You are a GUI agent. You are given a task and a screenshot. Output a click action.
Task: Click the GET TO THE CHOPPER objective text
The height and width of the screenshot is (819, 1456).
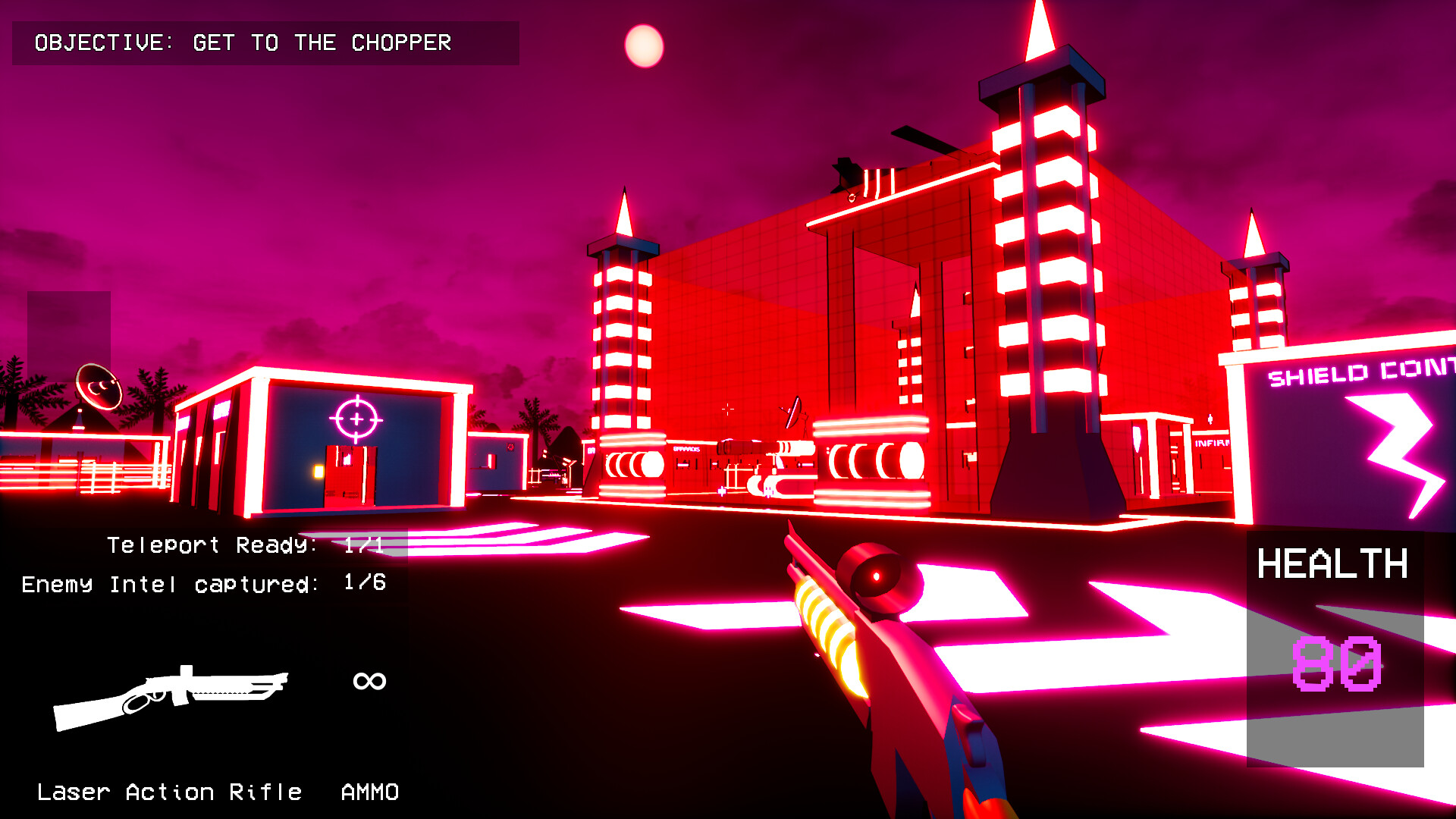(322, 43)
